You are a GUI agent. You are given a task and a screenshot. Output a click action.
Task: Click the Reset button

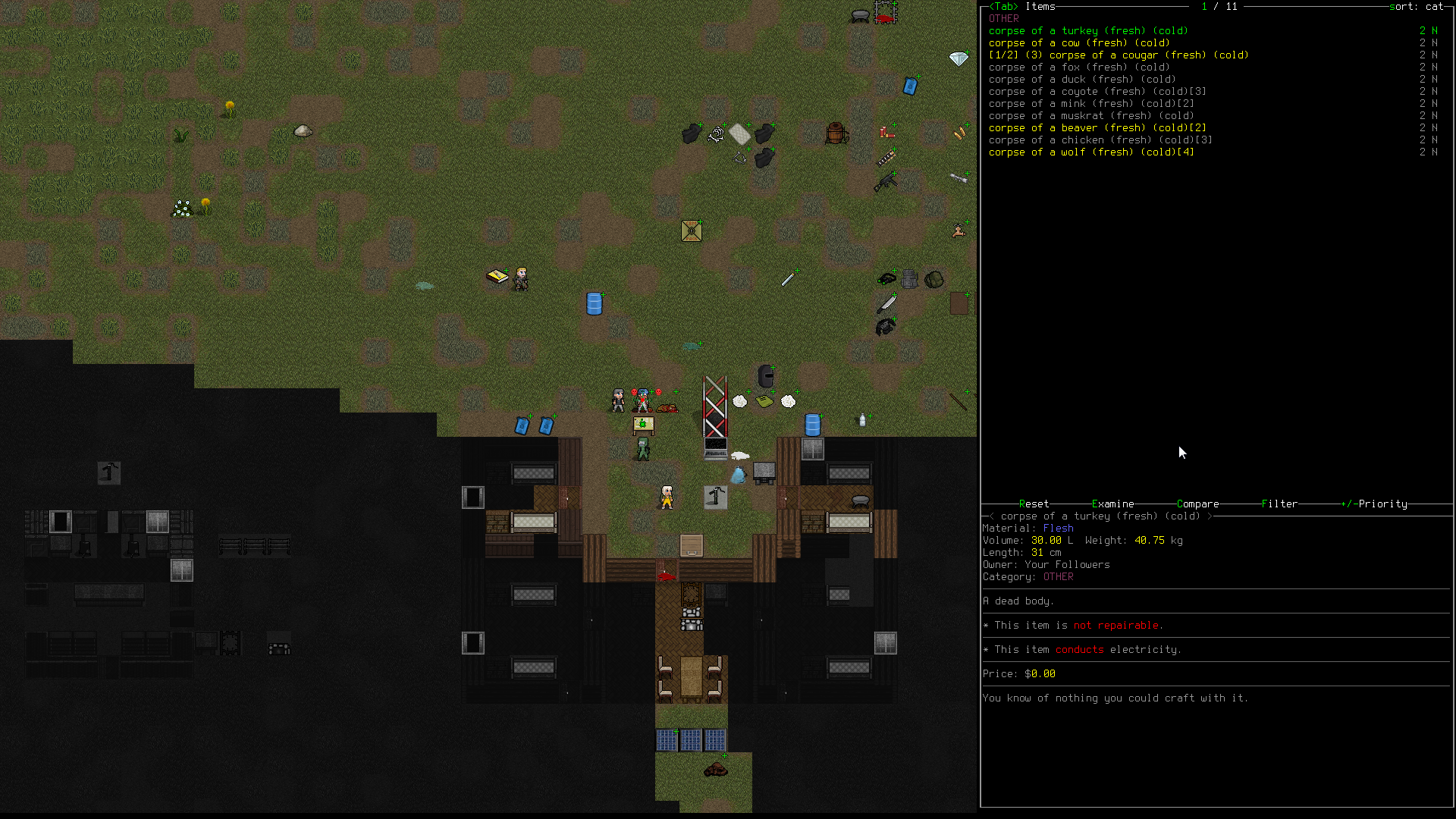1034,504
